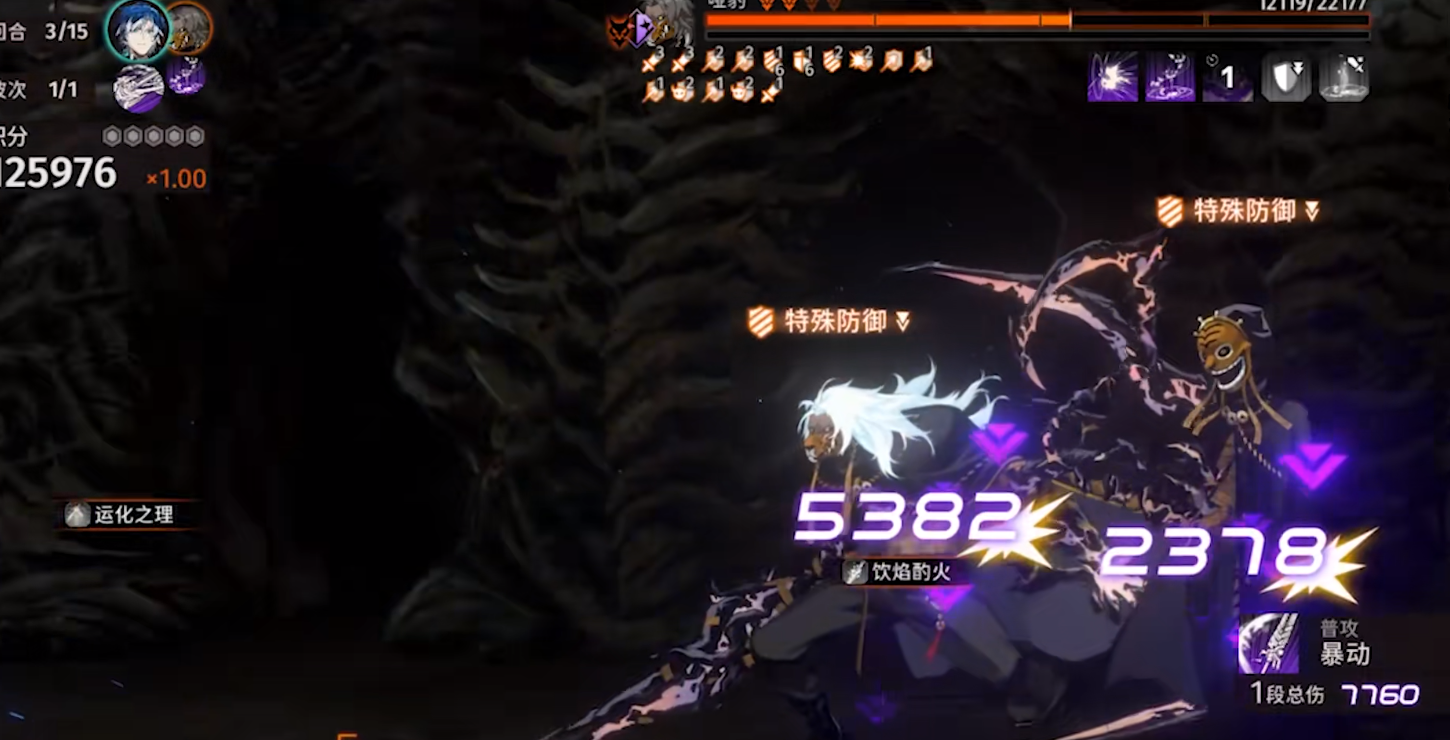Click 特殊防御 tag above the white-haired character
1450x740 pixels.
[x=830, y=321]
